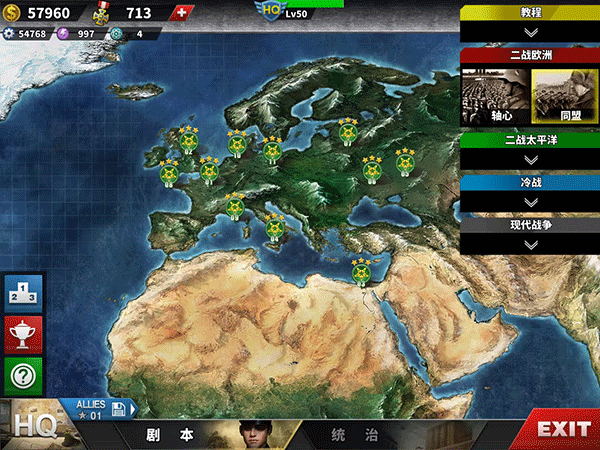Open the red trophy achievements button
The image size is (600, 450).
(23, 333)
